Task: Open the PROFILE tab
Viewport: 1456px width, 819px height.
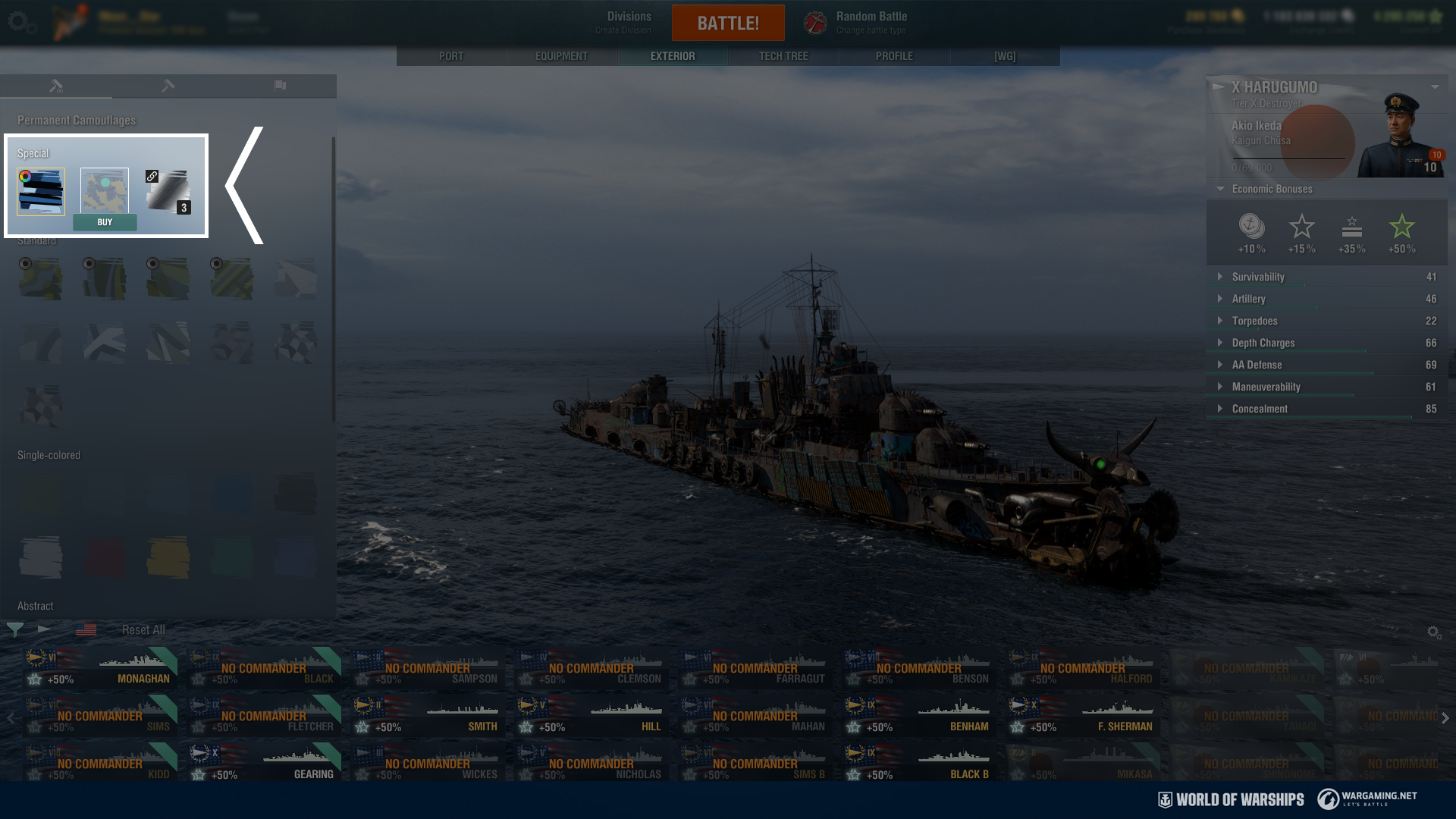Action: (893, 55)
